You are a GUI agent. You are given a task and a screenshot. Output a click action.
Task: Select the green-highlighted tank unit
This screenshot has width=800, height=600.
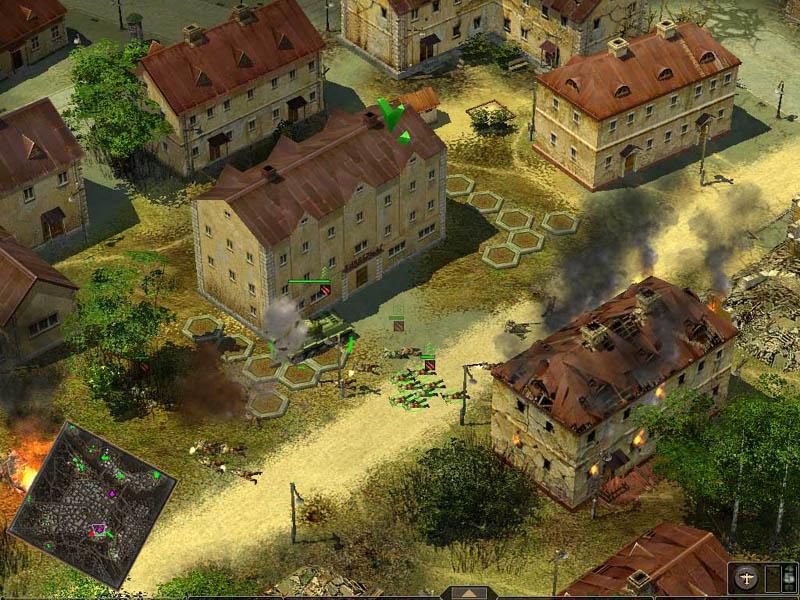(x=318, y=332)
